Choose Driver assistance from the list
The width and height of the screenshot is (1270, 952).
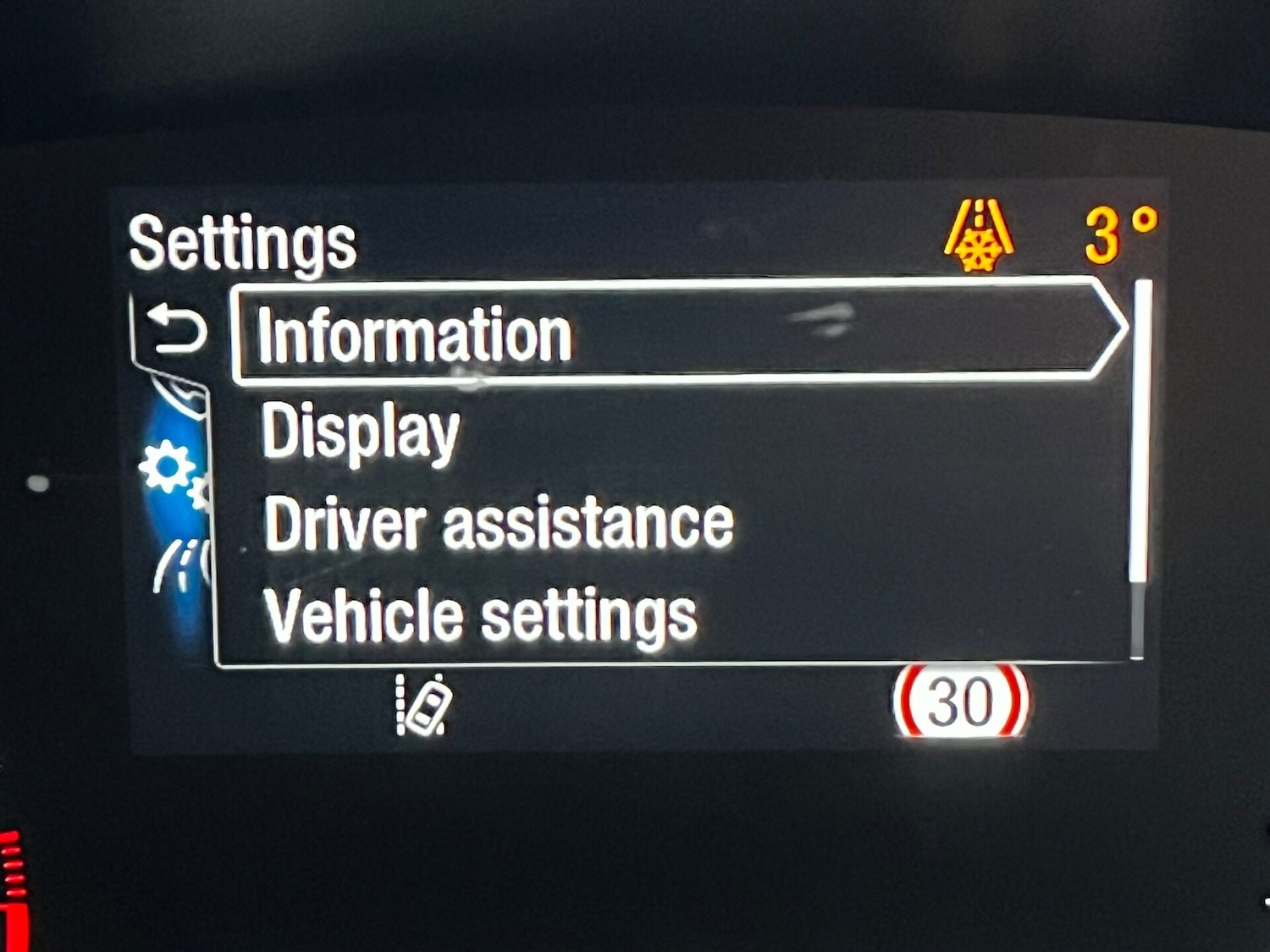(x=500, y=523)
